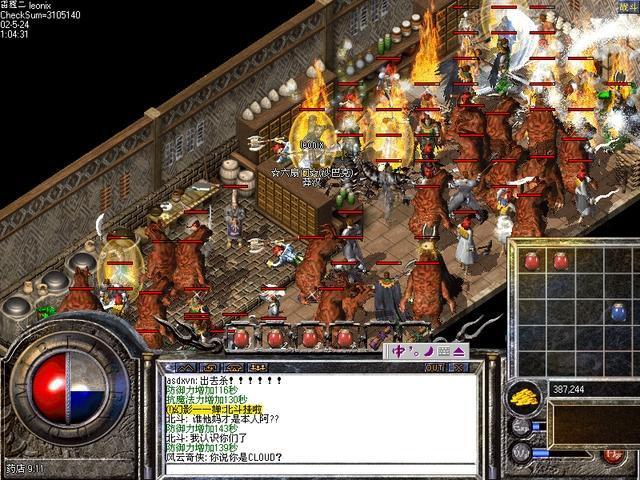Select the blue potion in the bag
Screen dimensions: 640x480
click(619, 312)
